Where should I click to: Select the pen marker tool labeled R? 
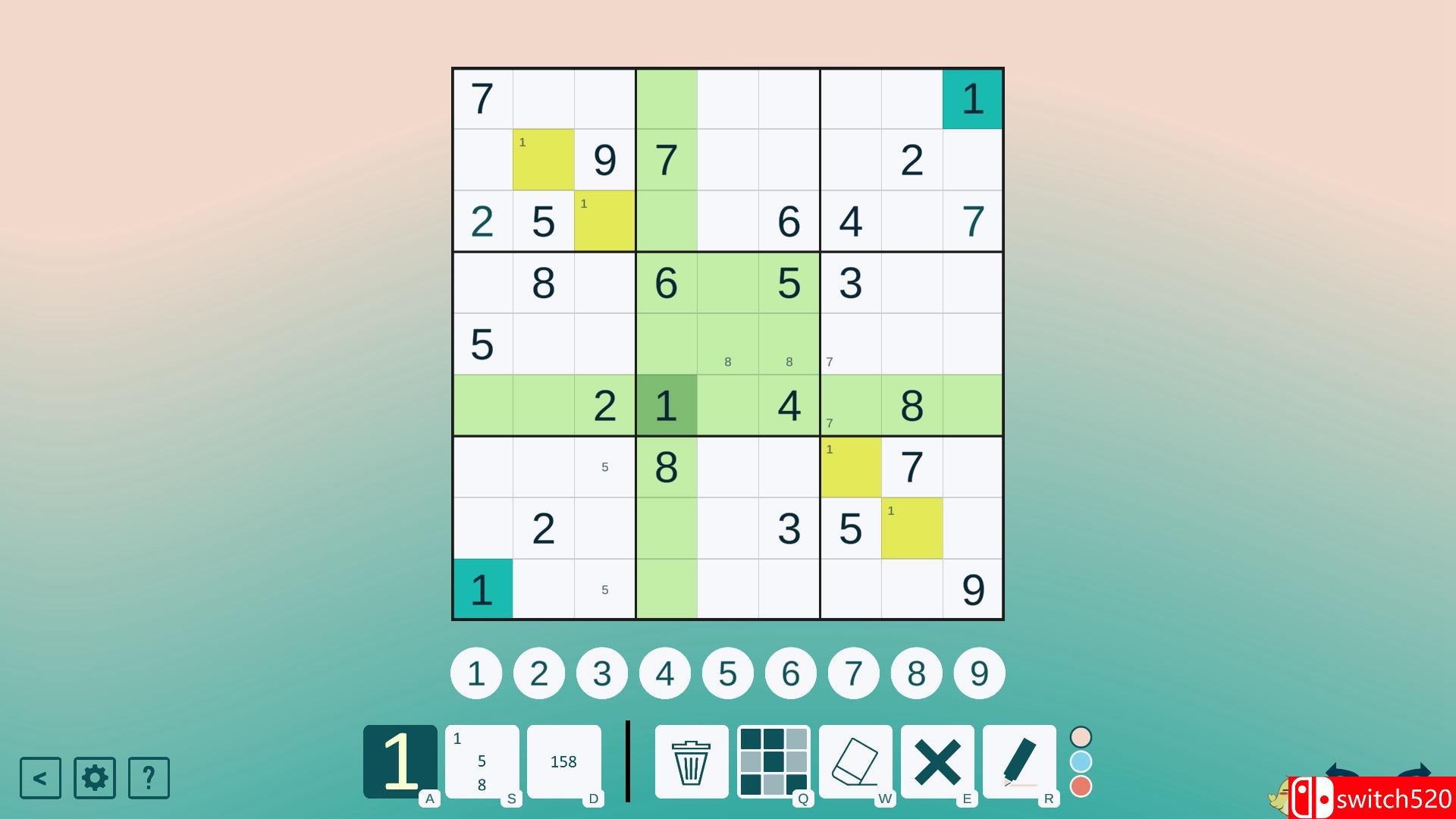pyautogui.click(x=1020, y=761)
